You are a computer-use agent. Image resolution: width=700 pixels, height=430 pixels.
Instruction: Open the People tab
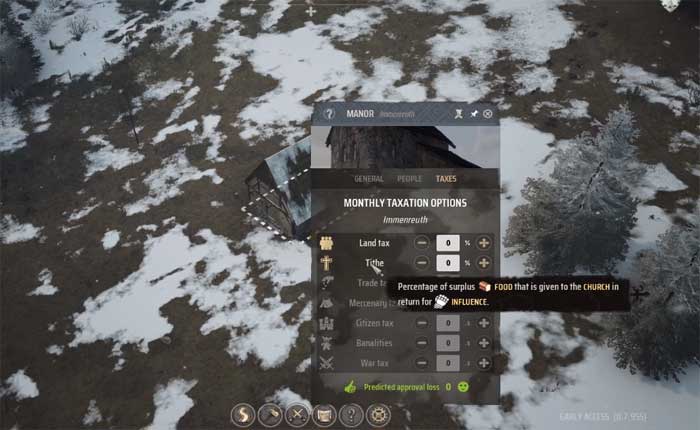coord(409,179)
